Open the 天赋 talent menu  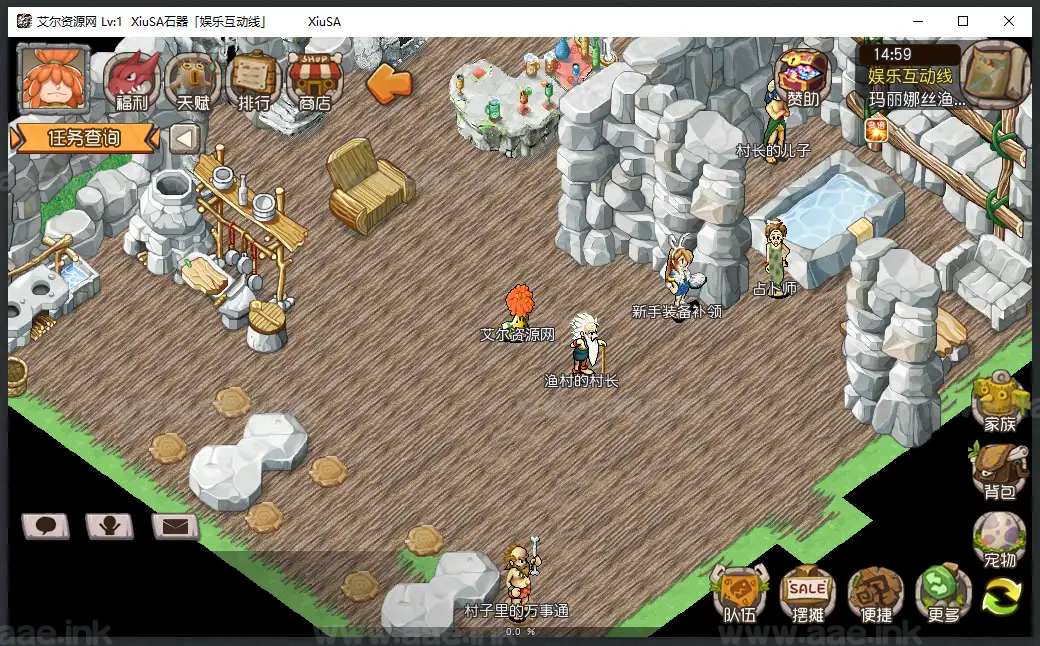tap(192, 80)
